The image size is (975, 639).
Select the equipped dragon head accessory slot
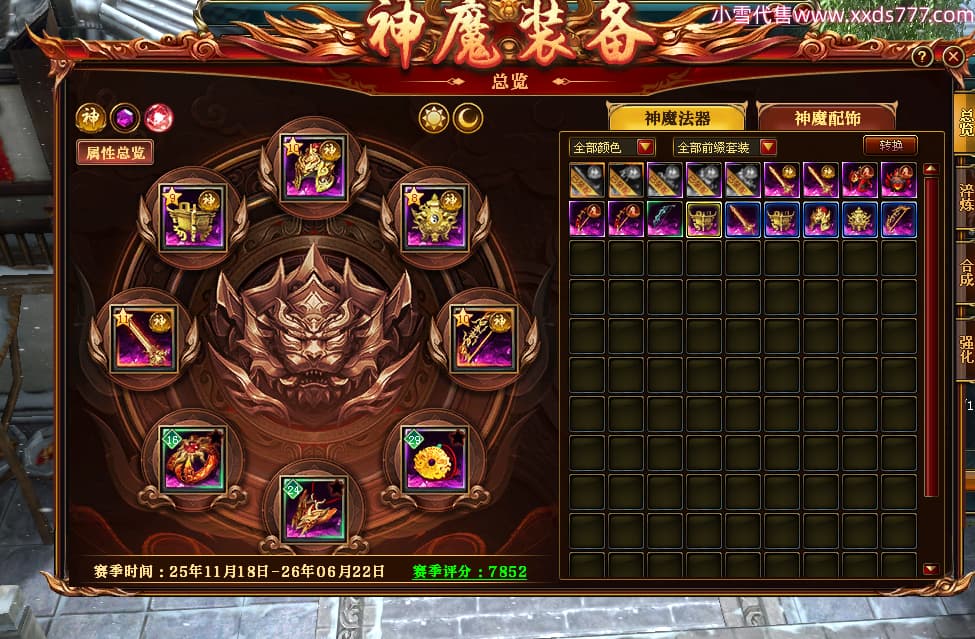click(x=313, y=508)
